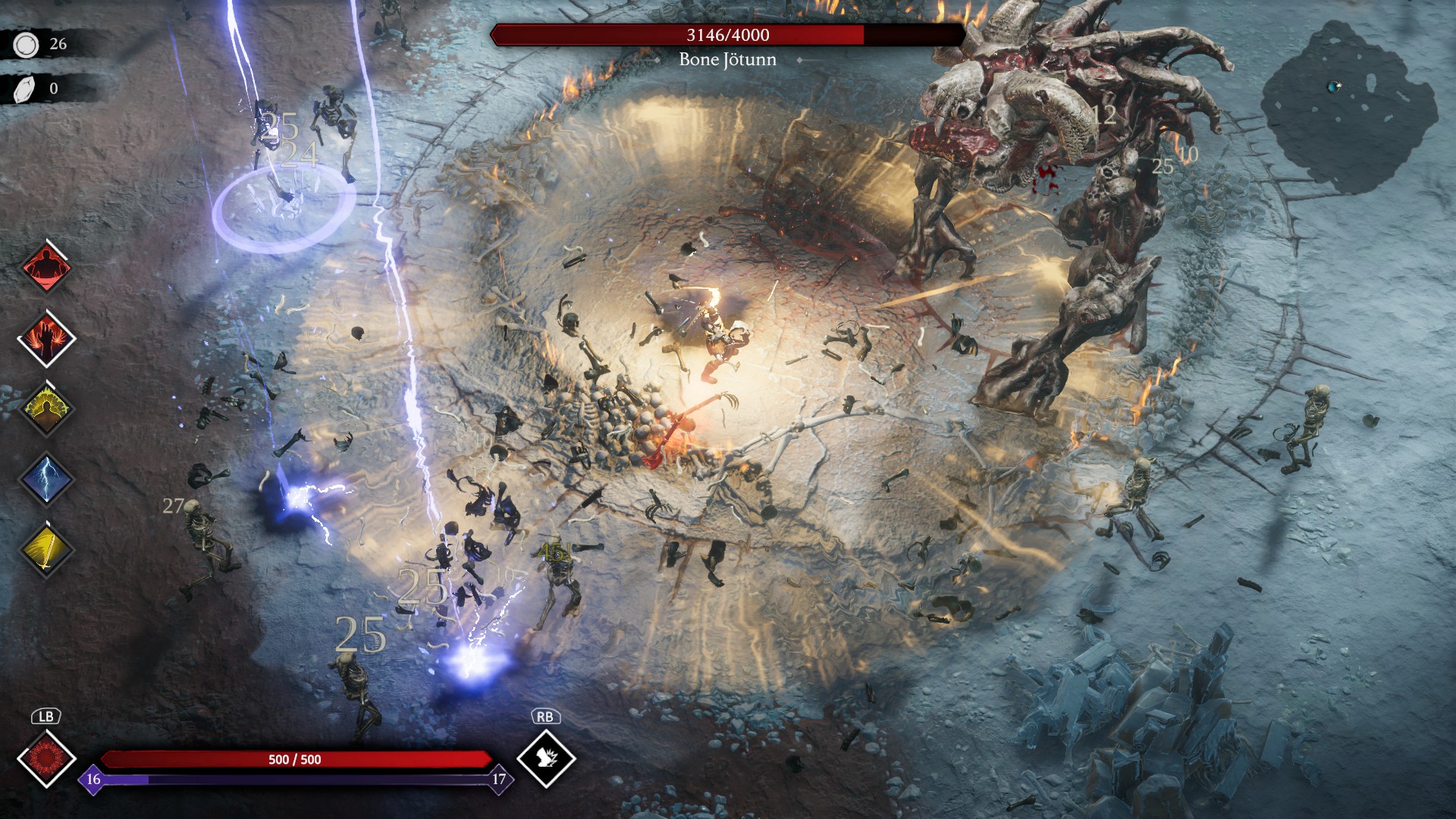Click the RB button label above the stomp skill
Screen dimensions: 1456x819
click(x=548, y=715)
